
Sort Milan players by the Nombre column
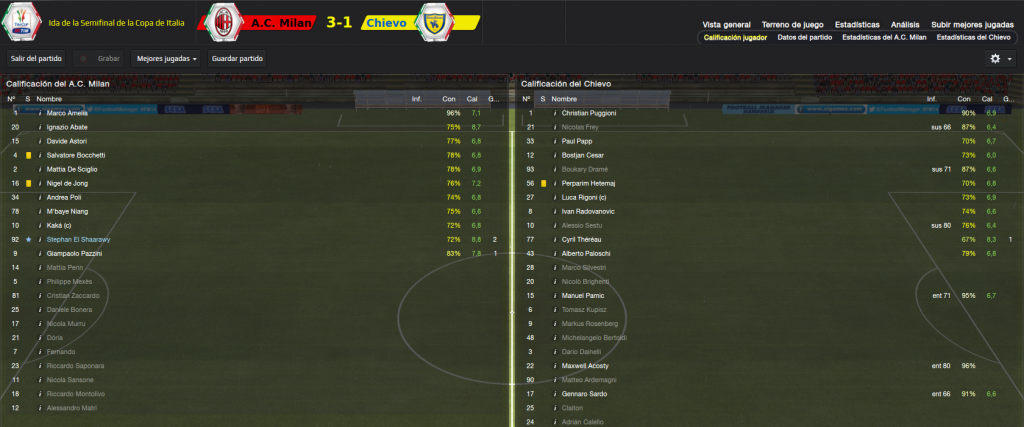pyautogui.click(x=49, y=99)
